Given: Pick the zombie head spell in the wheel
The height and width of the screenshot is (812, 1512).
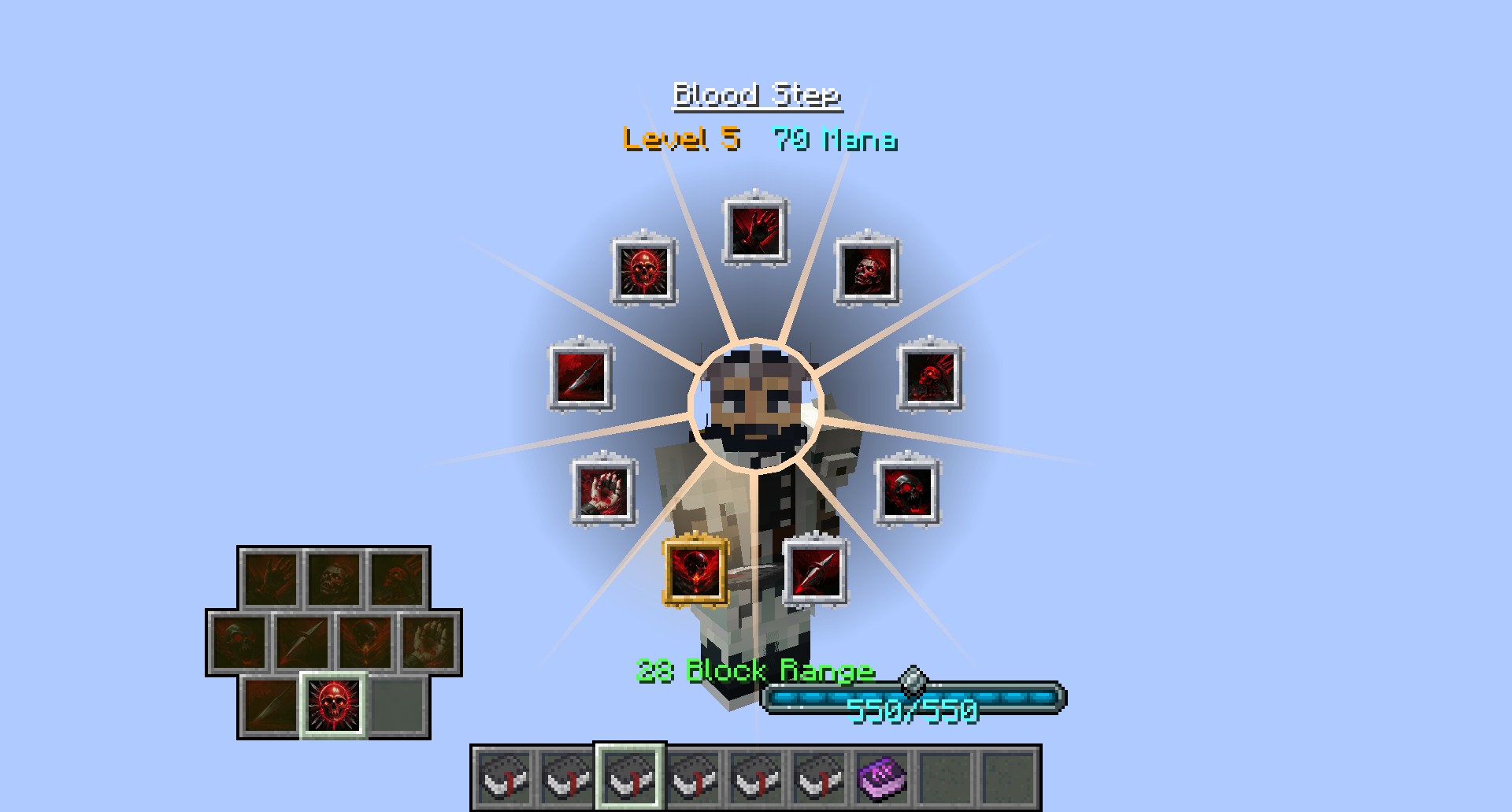Looking at the screenshot, I should pos(867,271).
